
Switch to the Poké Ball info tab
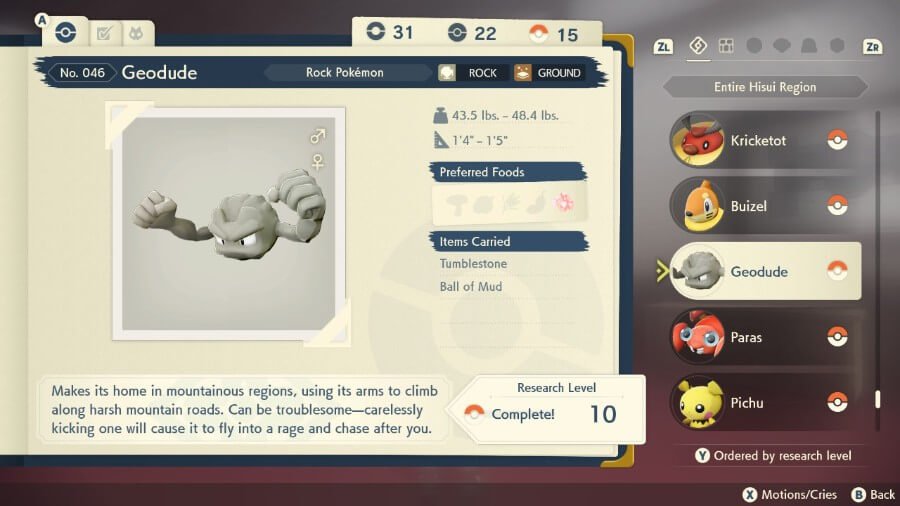[x=65, y=33]
